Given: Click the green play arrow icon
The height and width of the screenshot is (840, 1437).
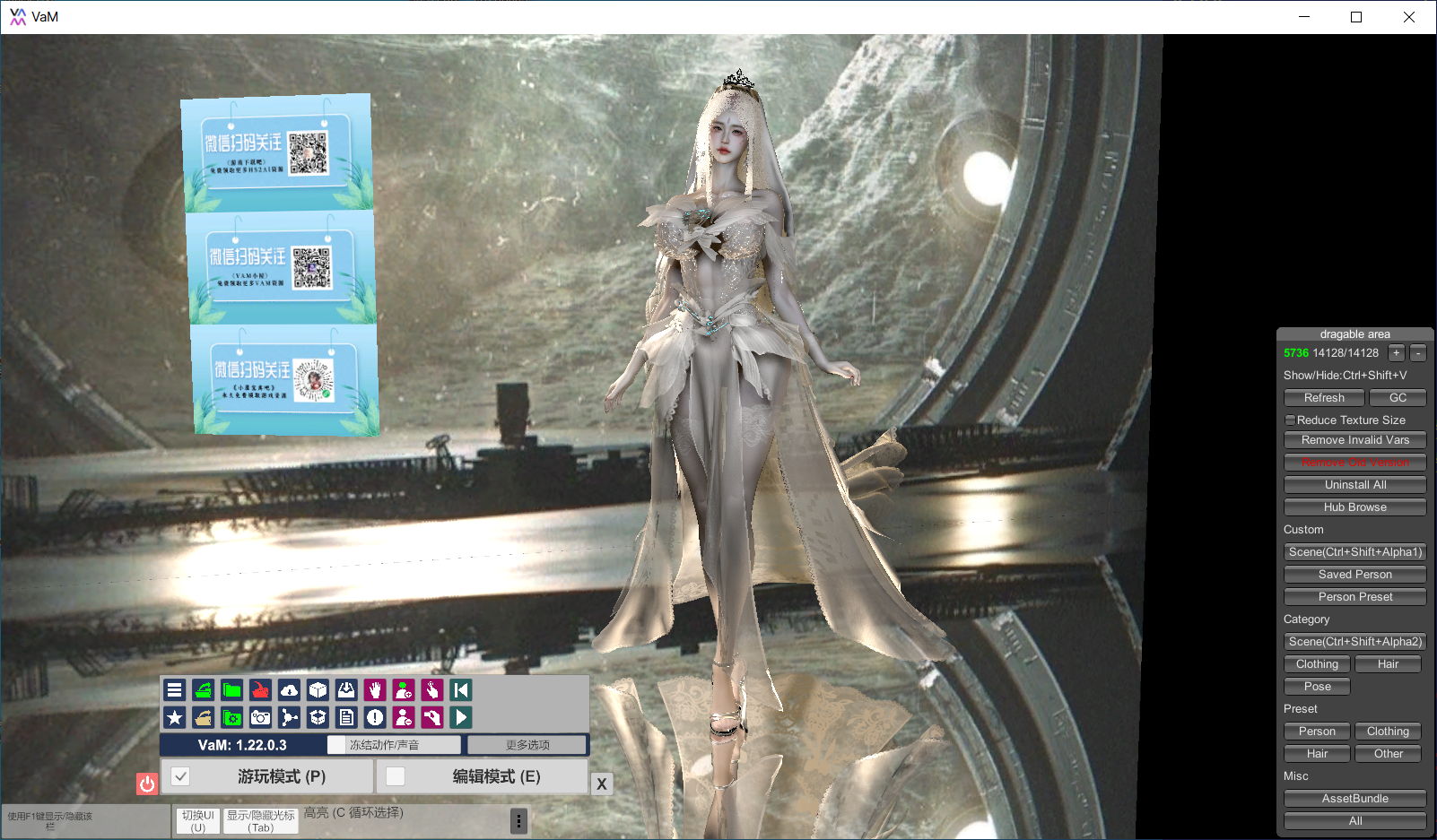Looking at the screenshot, I should pyautogui.click(x=461, y=717).
